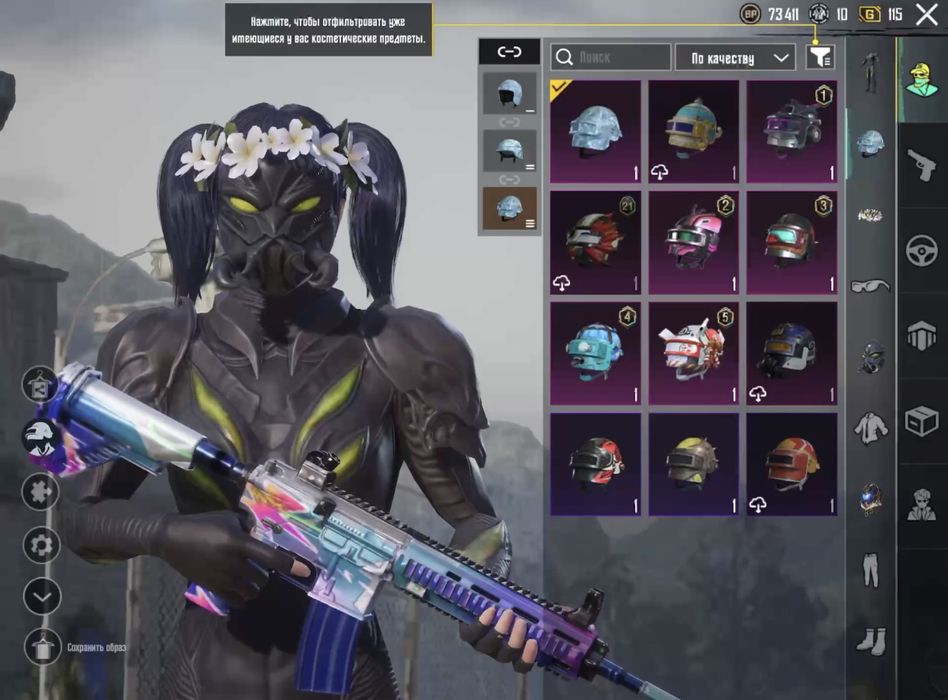Select the pink helmet with green visor

click(693, 241)
